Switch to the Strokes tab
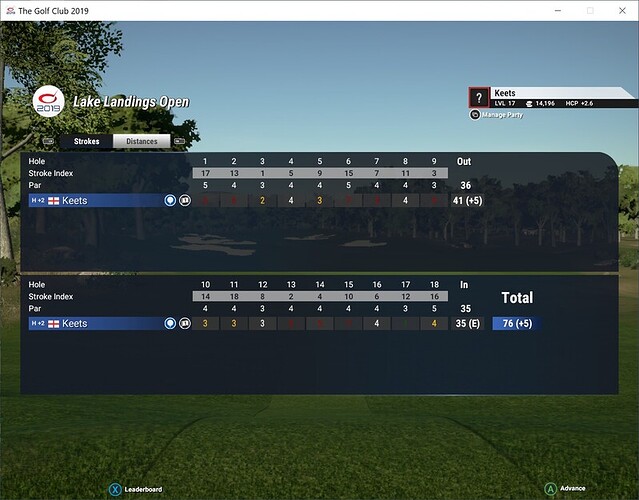The height and width of the screenshot is (500, 639). click(x=86, y=142)
